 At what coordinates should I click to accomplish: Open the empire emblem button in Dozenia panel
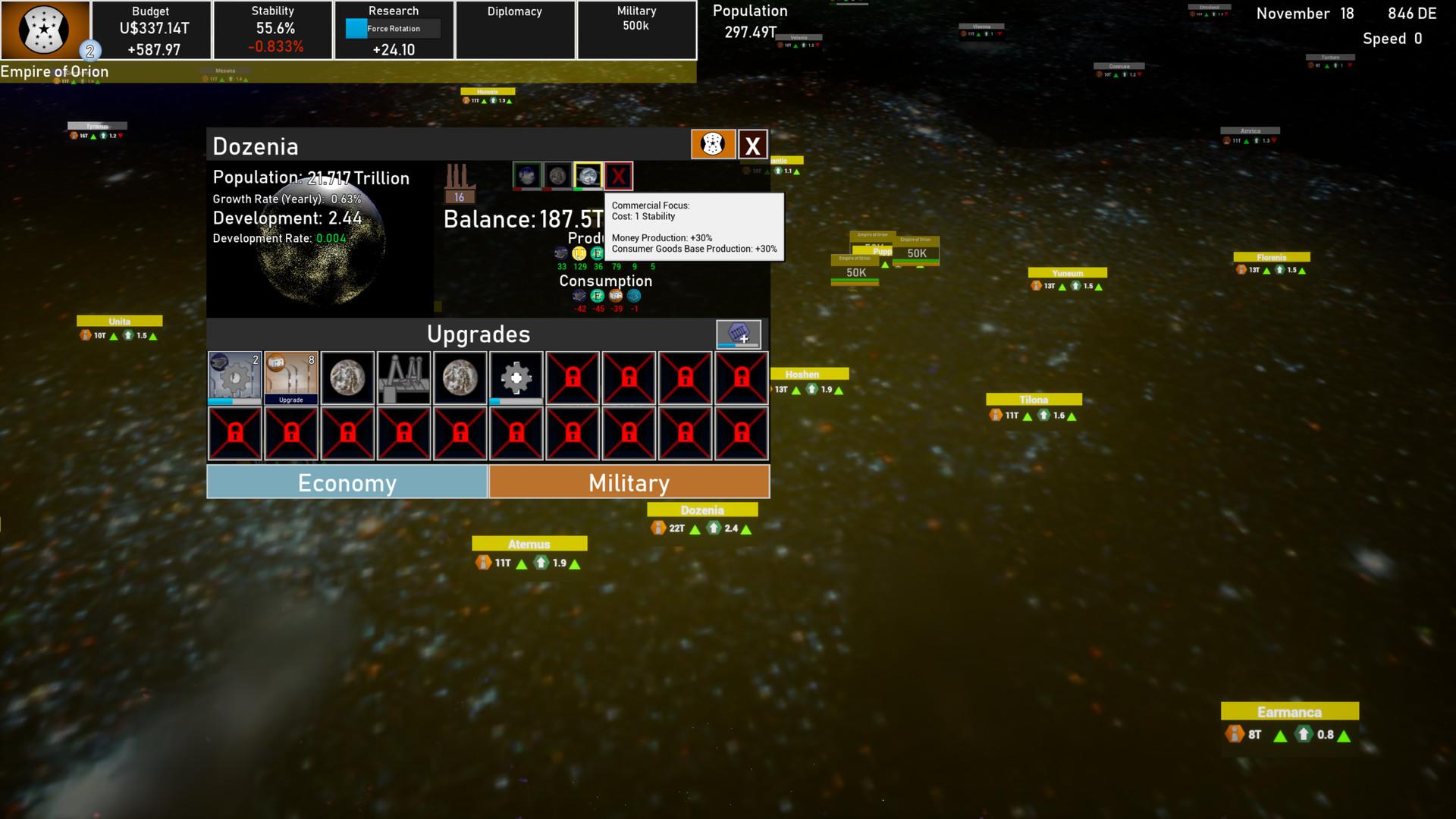pyautogui.click(x=713, y=144)
